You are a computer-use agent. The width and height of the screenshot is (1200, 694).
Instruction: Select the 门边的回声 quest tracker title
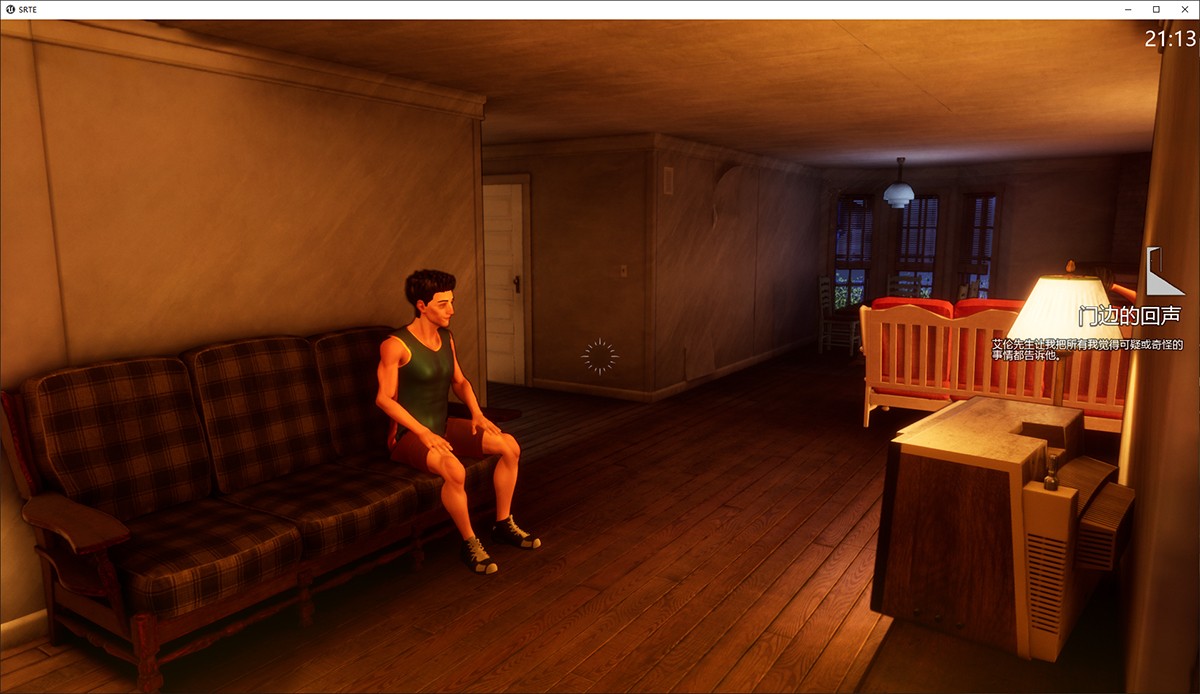[x=1129, y=316]
